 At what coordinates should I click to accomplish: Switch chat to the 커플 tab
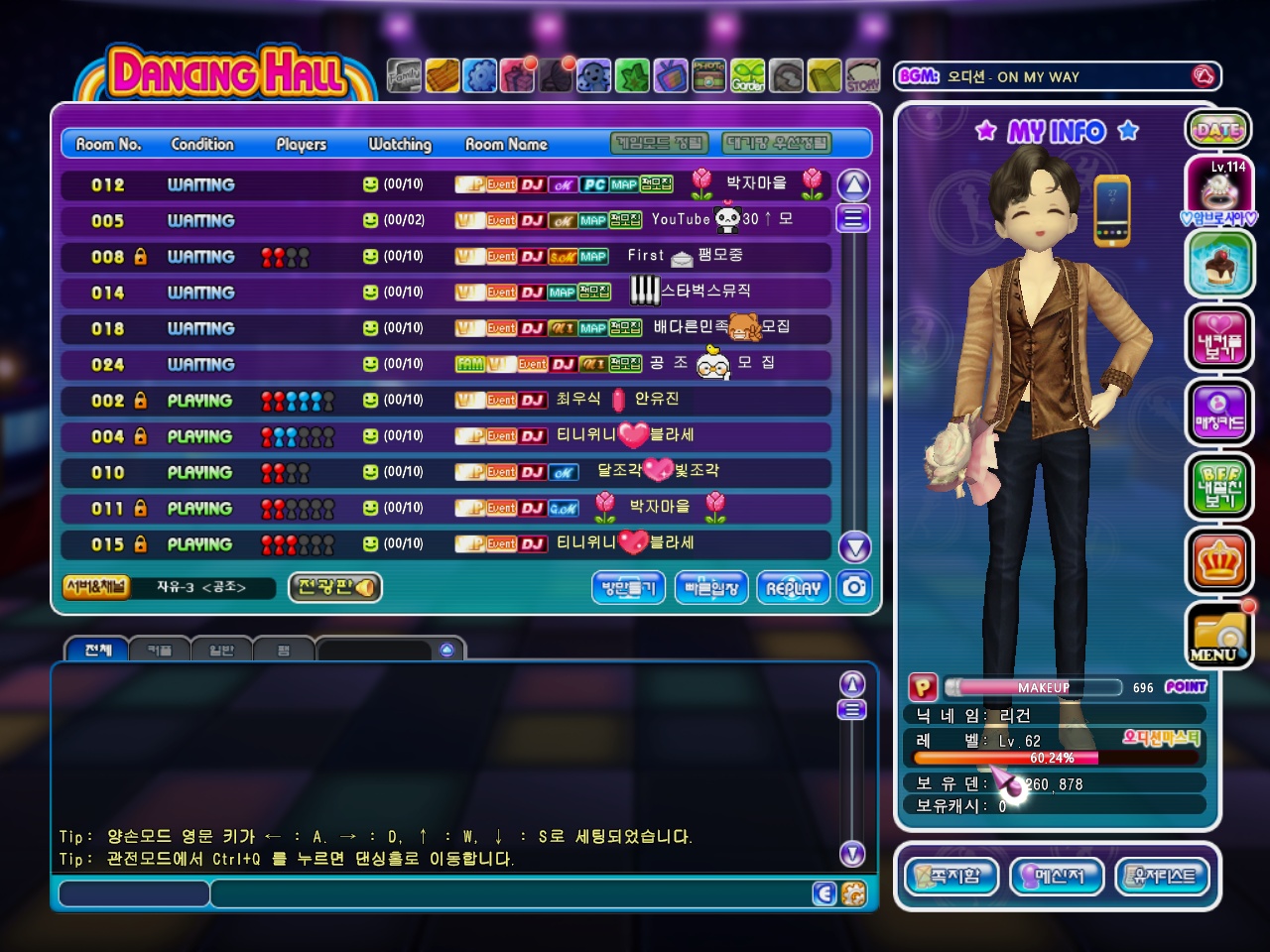(x=160, y=650)
